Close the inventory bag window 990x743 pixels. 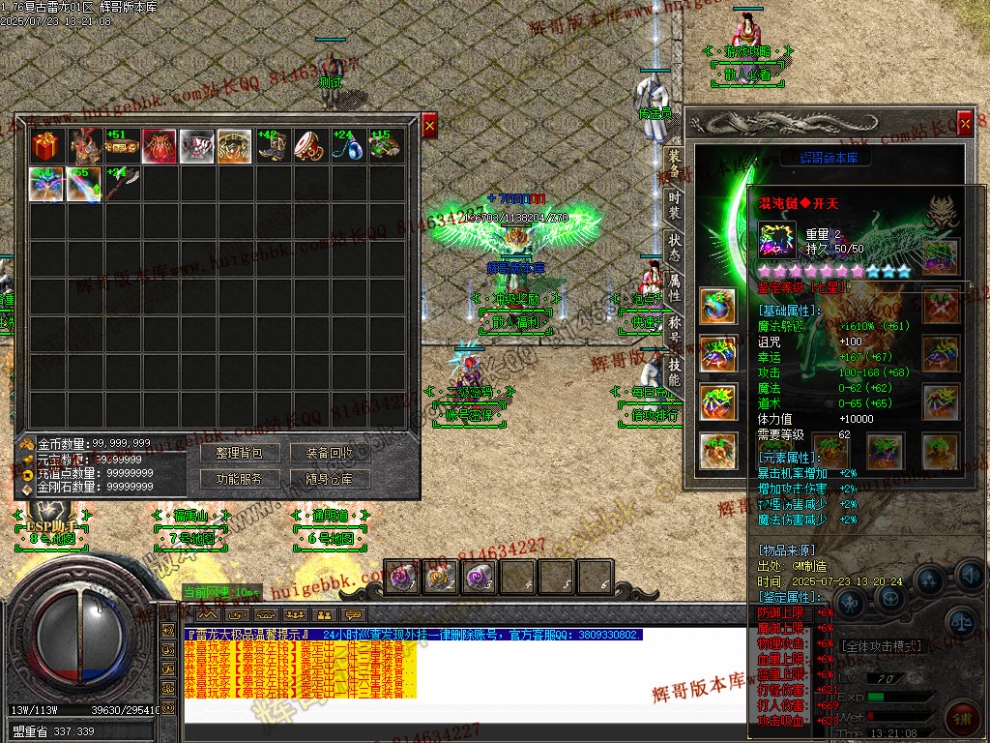pos(430,125)
